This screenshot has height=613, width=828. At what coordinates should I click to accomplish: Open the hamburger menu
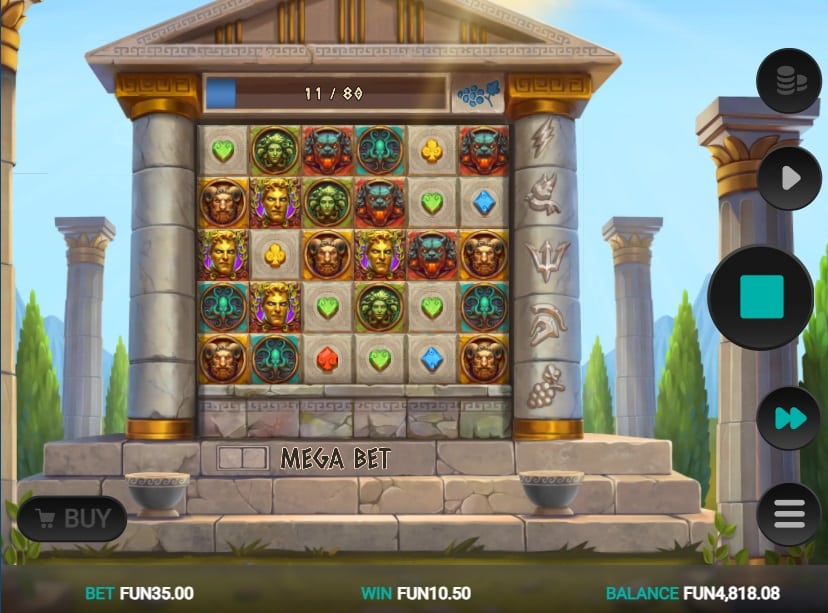point(788,514)
